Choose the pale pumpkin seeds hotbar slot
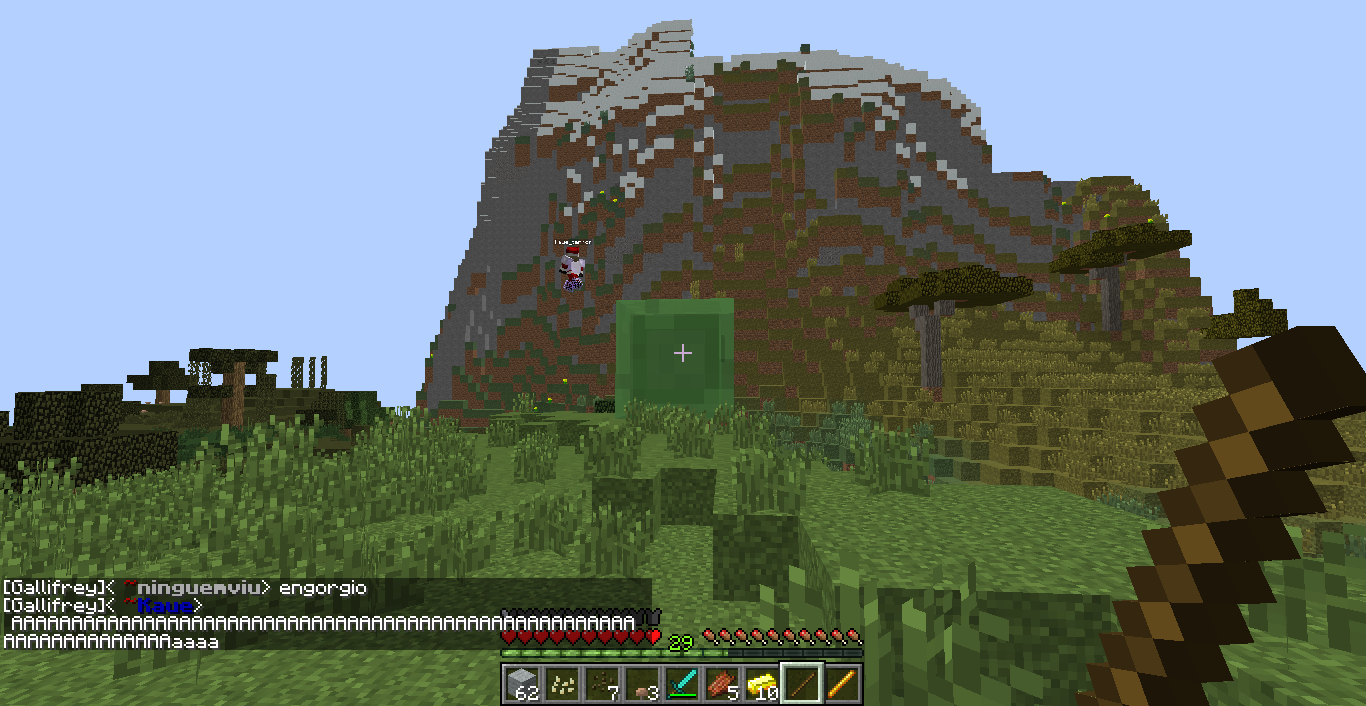The width and height of the screenshot is (1366, 706). click(x=562, y=684)
